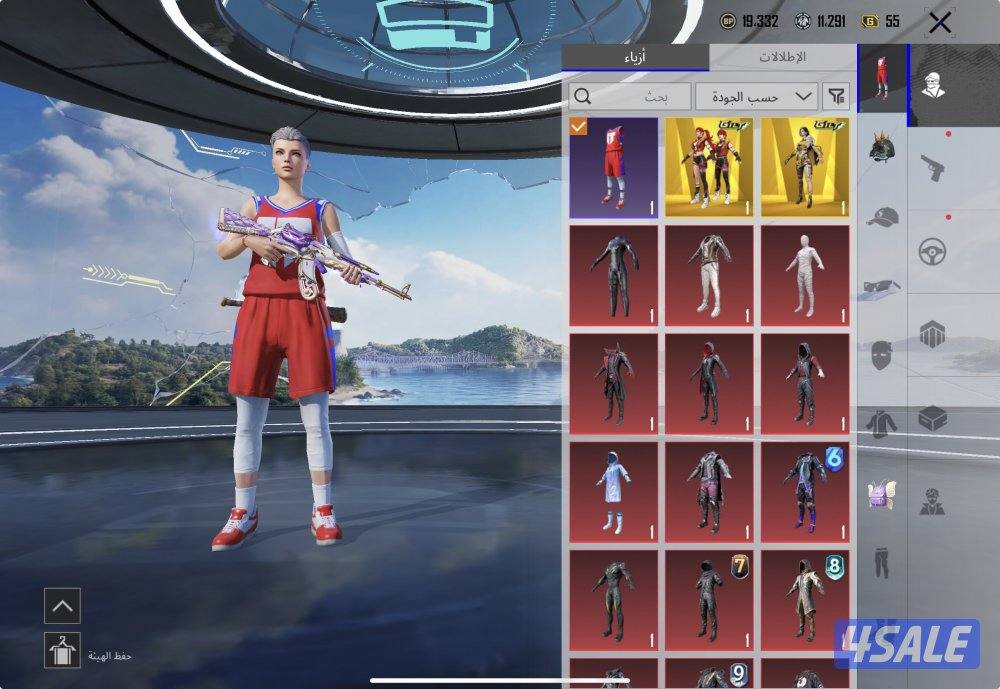The width and height of the screenshot is (1000, 689).
Task: Close the inventory with the X button
Action: click(x=939, y=23)
